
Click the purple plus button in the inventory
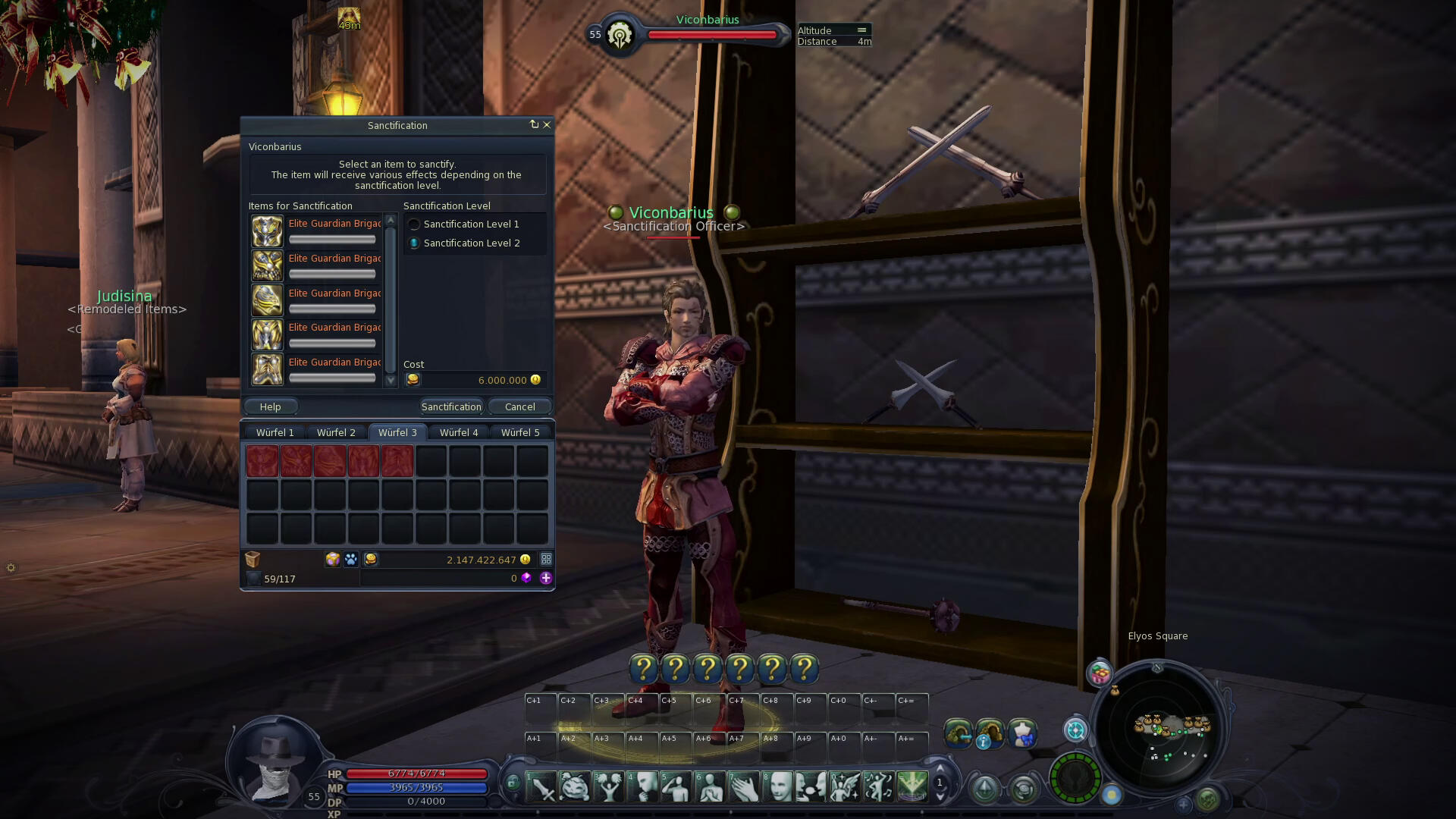(x=545, y=578)
